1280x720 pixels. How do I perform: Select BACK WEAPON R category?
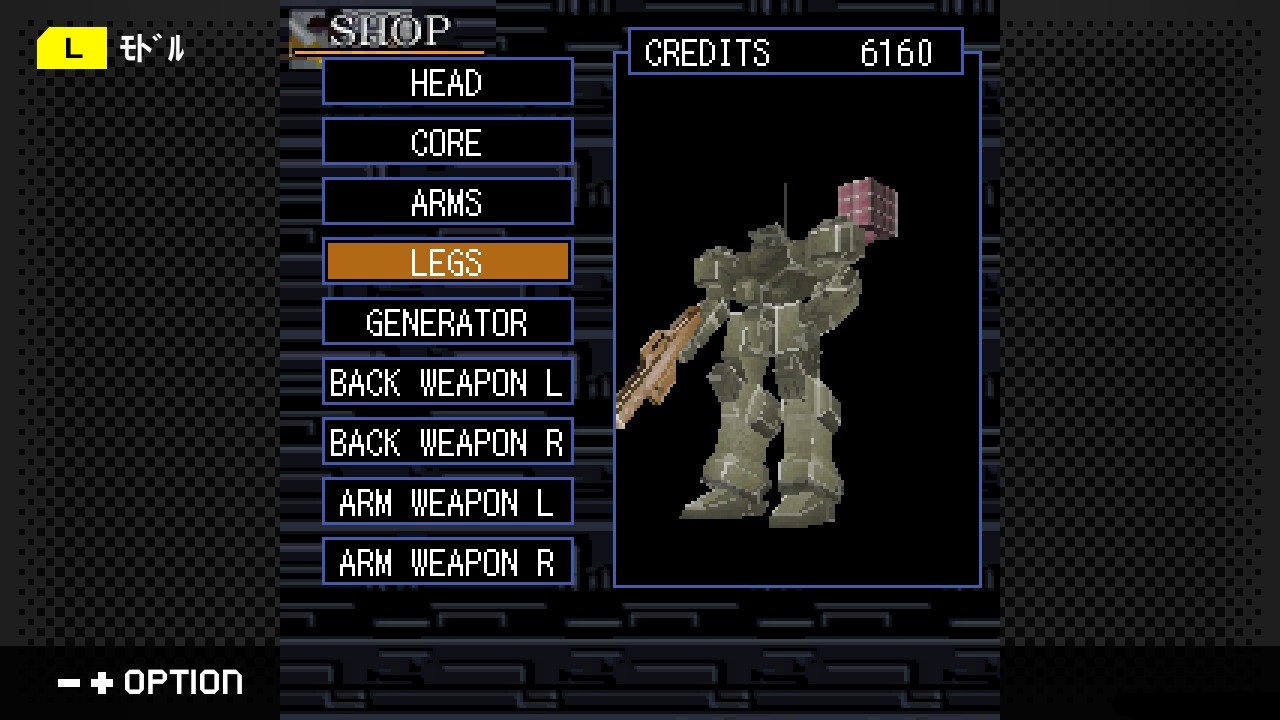pyautogui.click(x=447, y=442)
